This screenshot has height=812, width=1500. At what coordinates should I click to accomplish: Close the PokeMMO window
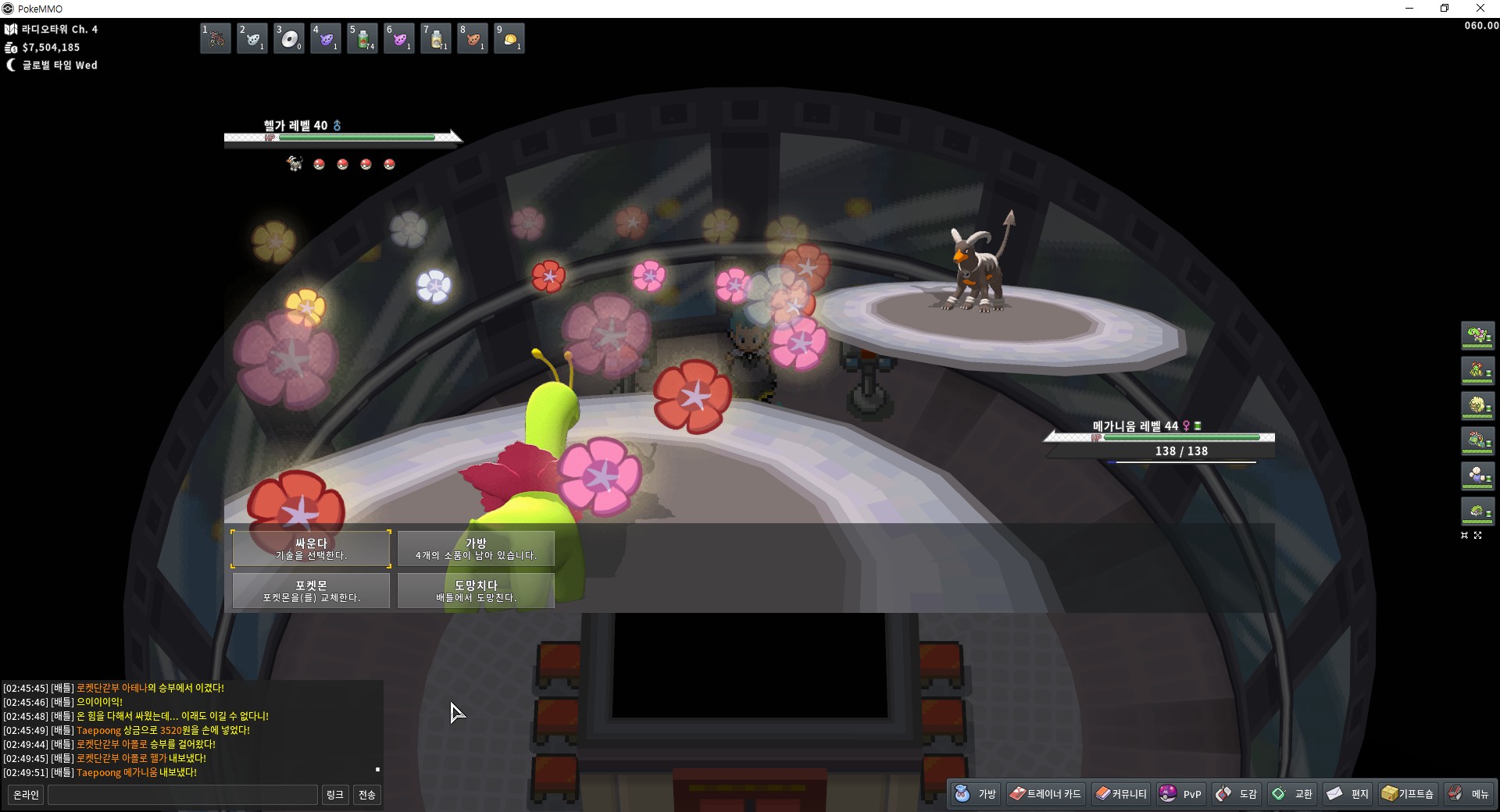(1480, 9)
